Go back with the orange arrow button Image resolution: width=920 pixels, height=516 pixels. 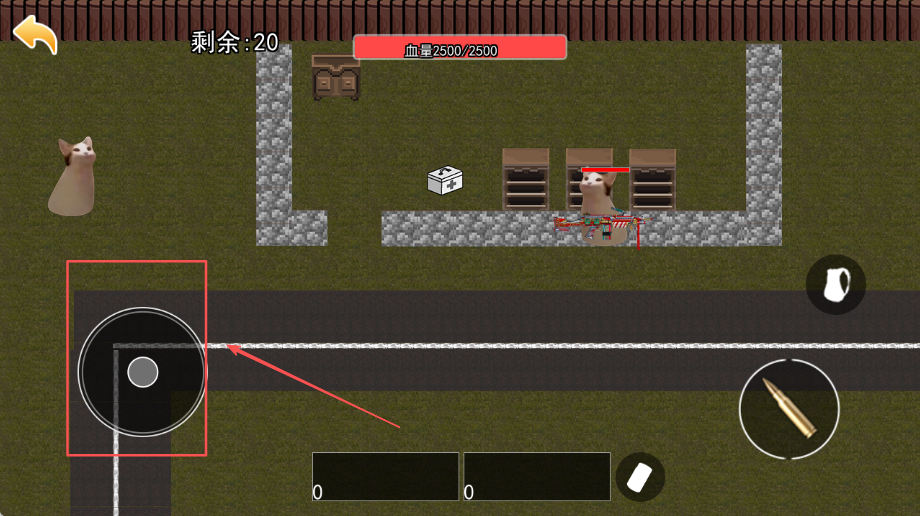tap(35, 34)
